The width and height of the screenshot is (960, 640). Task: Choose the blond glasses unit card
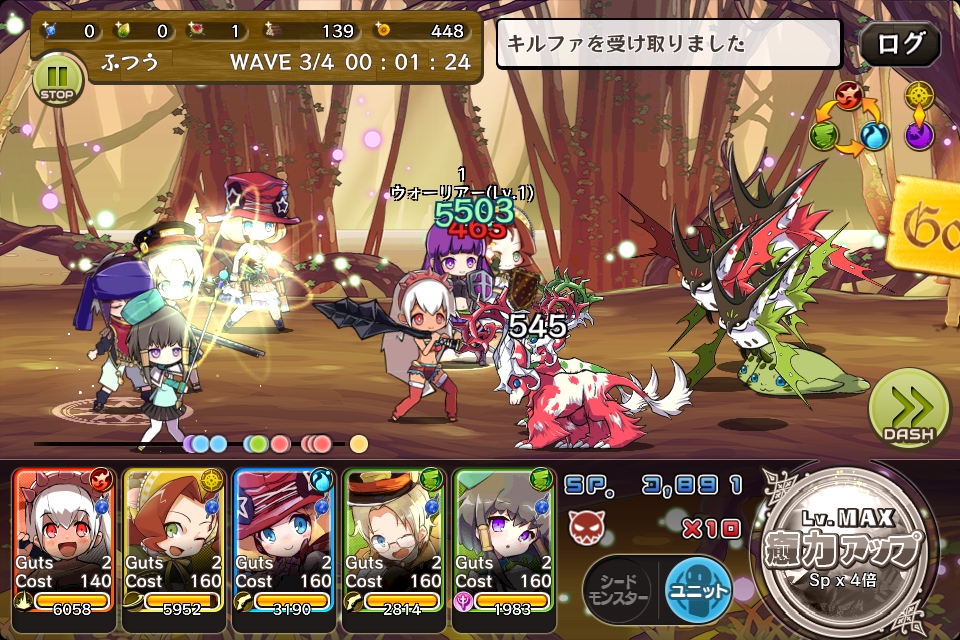pyautogui.click(x=394, y=540)
